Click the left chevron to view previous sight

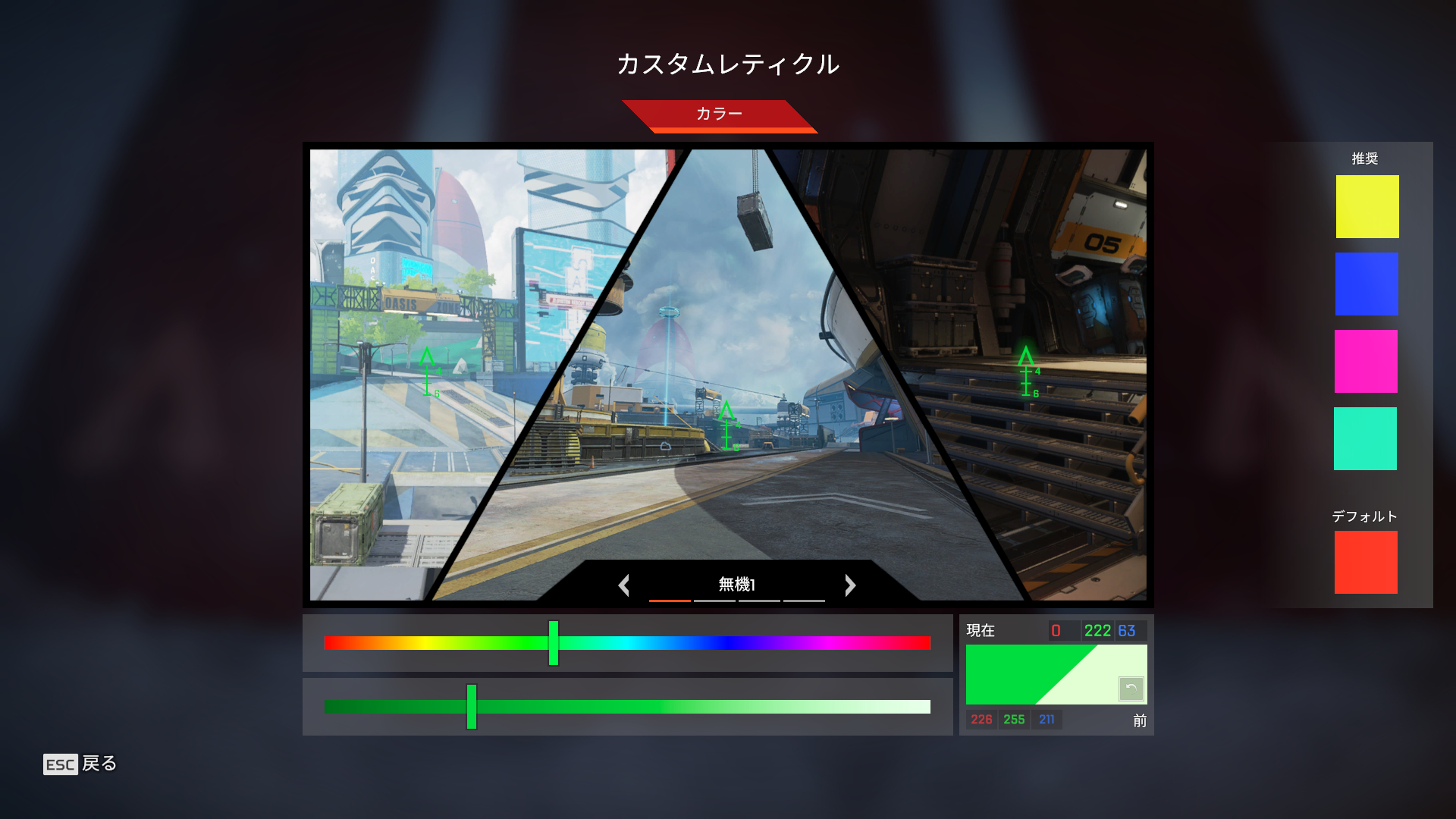coord(624,585)
